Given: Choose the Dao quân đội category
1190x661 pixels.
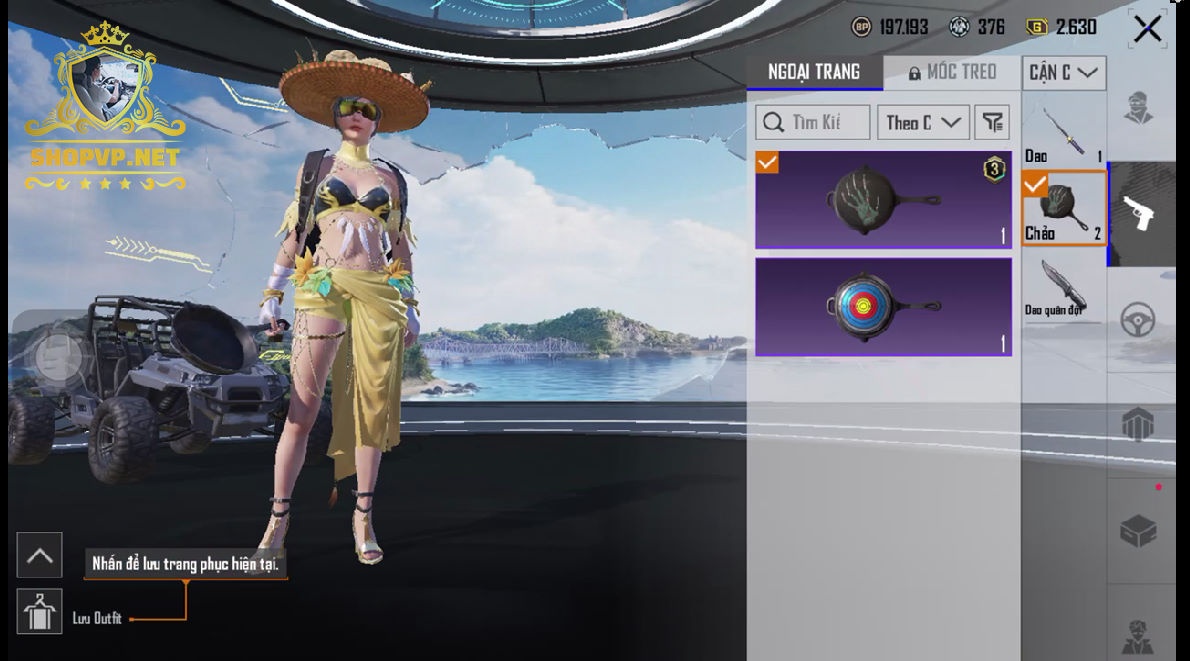Looking at the screenshot, I should pyautogui.click(x=1063, y=290).
